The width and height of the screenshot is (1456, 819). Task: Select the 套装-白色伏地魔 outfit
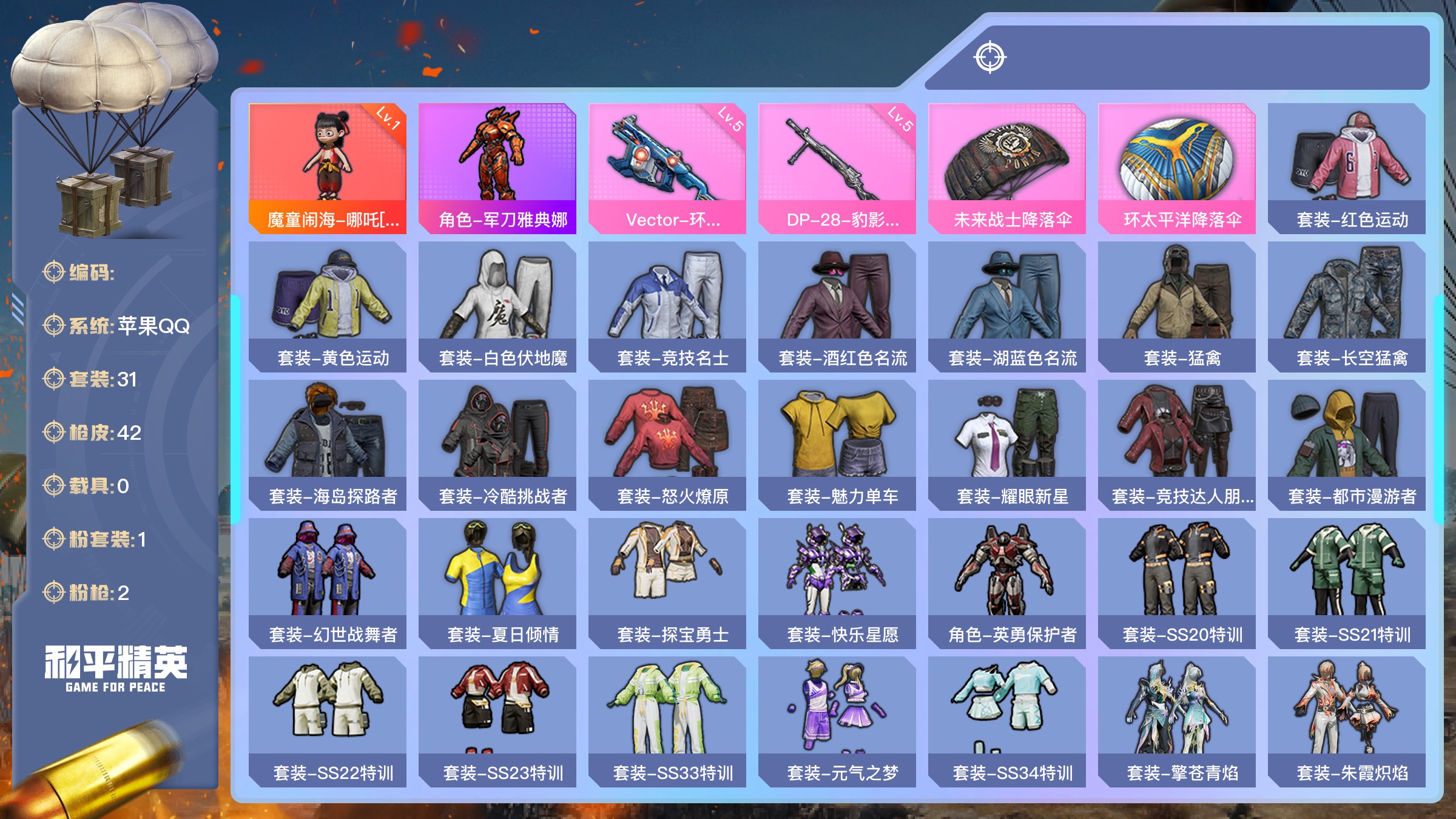tap(497, 306)
